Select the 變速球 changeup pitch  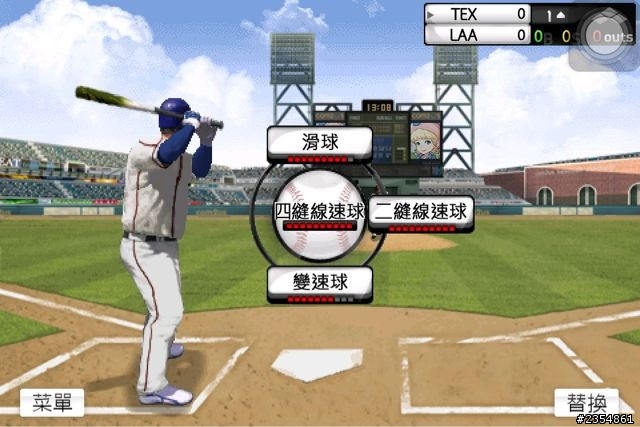point(319,282)
